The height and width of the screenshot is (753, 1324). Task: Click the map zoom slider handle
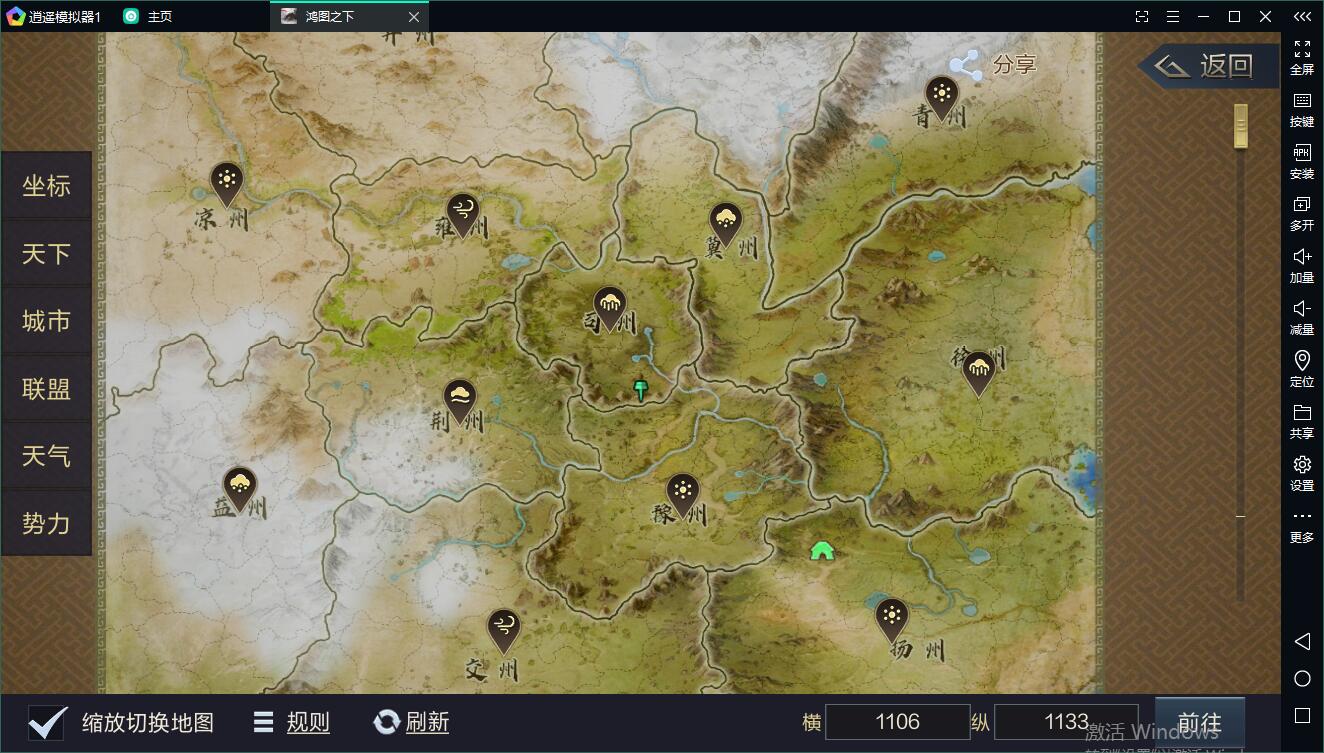(1241, 126)
